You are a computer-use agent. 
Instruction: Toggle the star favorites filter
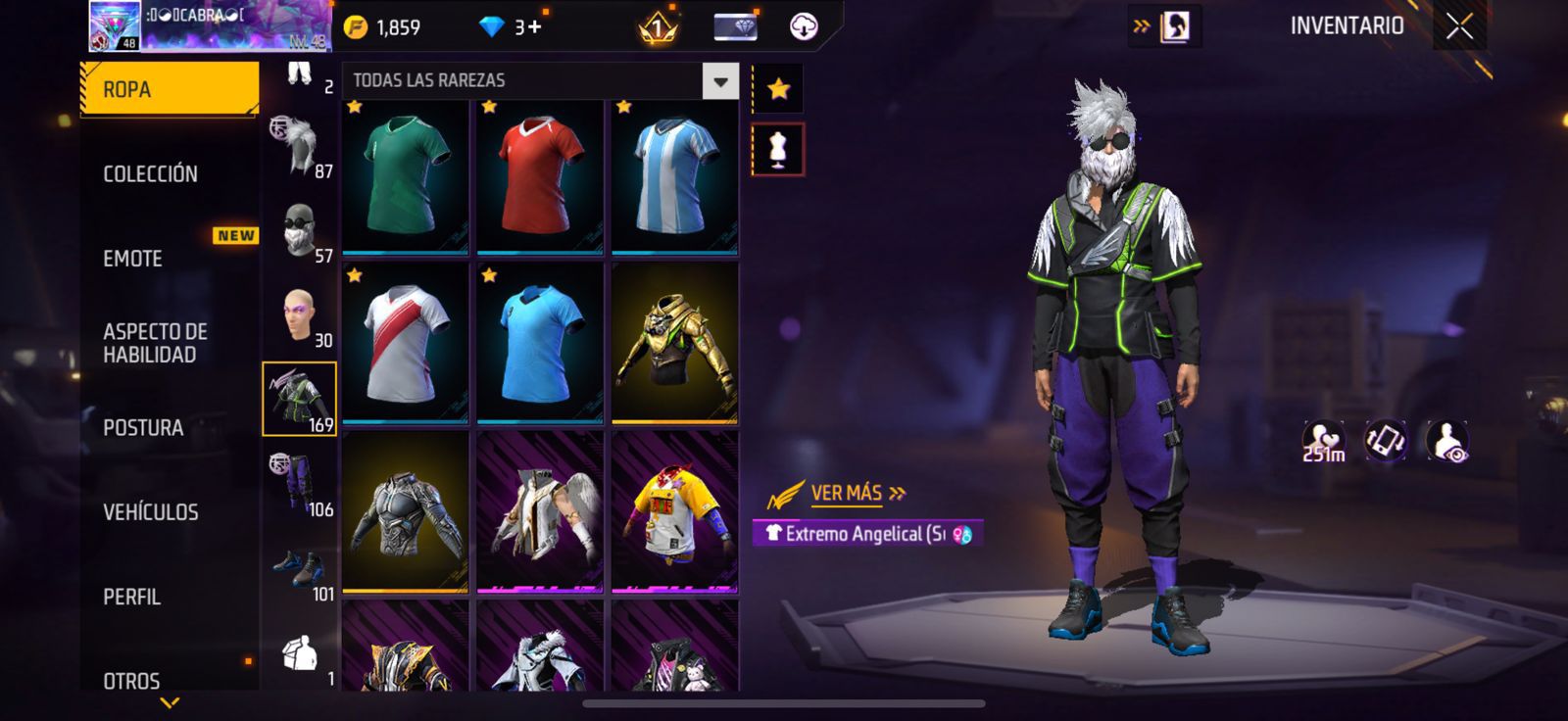coord(778,89)
